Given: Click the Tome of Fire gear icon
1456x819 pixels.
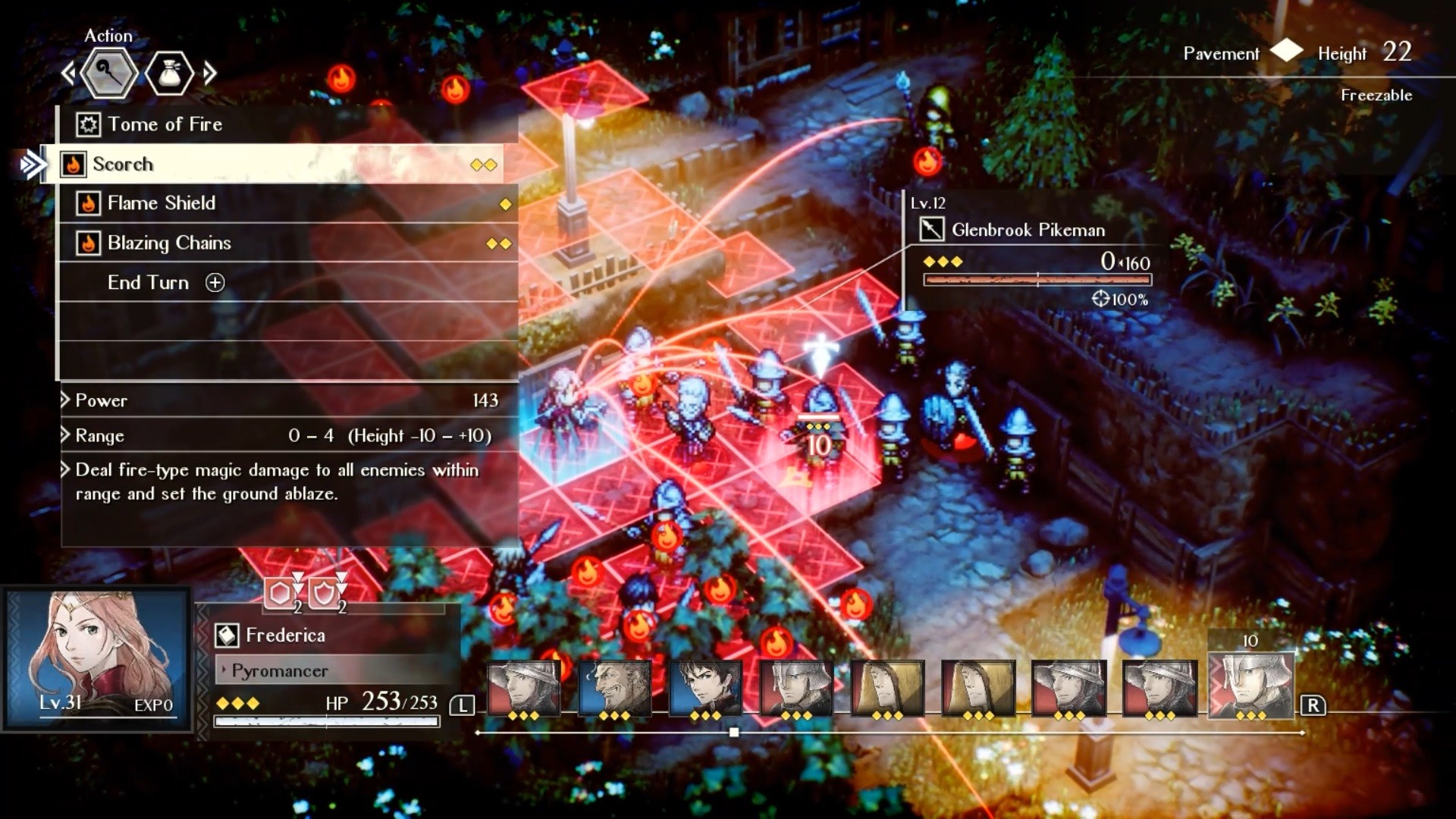Looking at the screenshot, I should pos(89,124).
